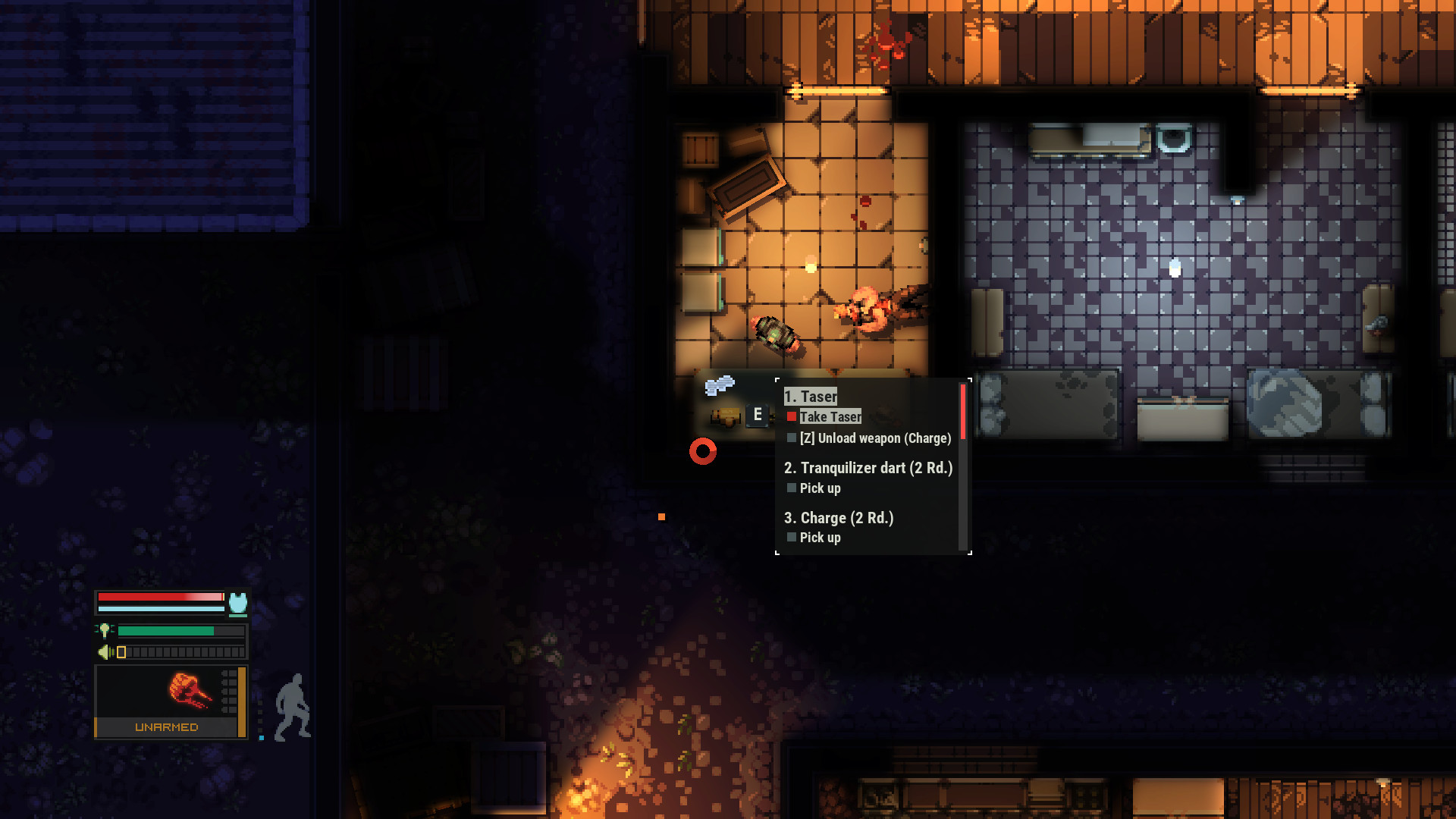The height and width of the screenshot is (819, 1456).
Task: Collapse the "1. Taser" section header
Action: (810, 396)
